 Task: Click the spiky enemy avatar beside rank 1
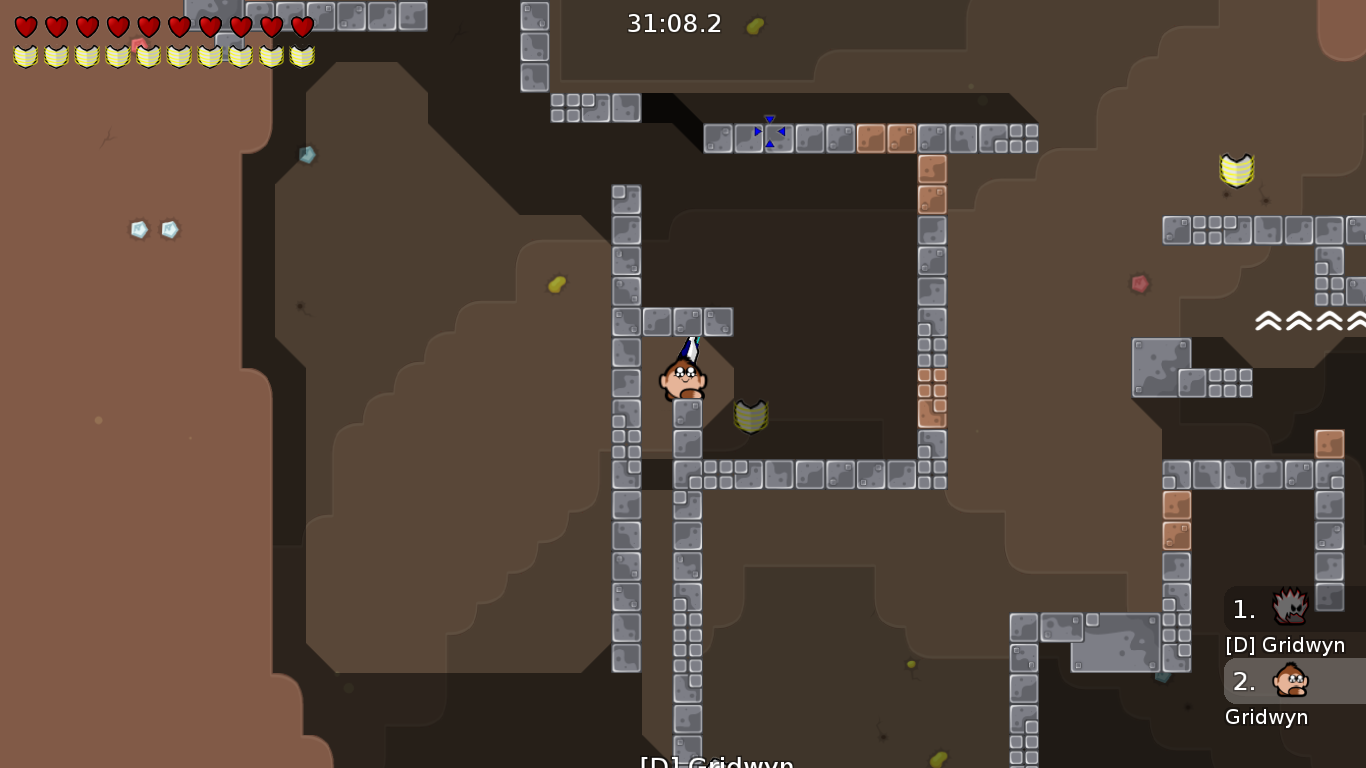[x=1290, y=608]
